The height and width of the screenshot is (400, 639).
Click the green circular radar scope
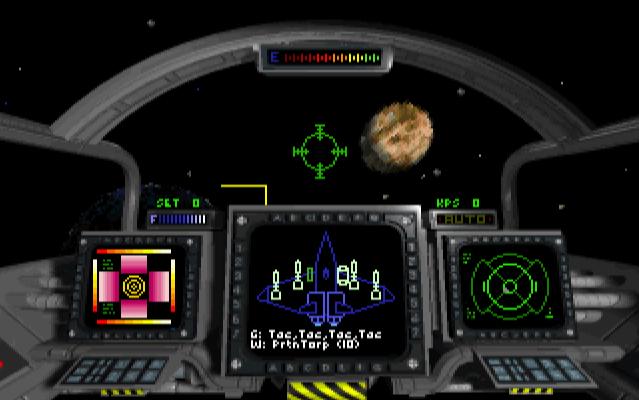coord(508,286)
